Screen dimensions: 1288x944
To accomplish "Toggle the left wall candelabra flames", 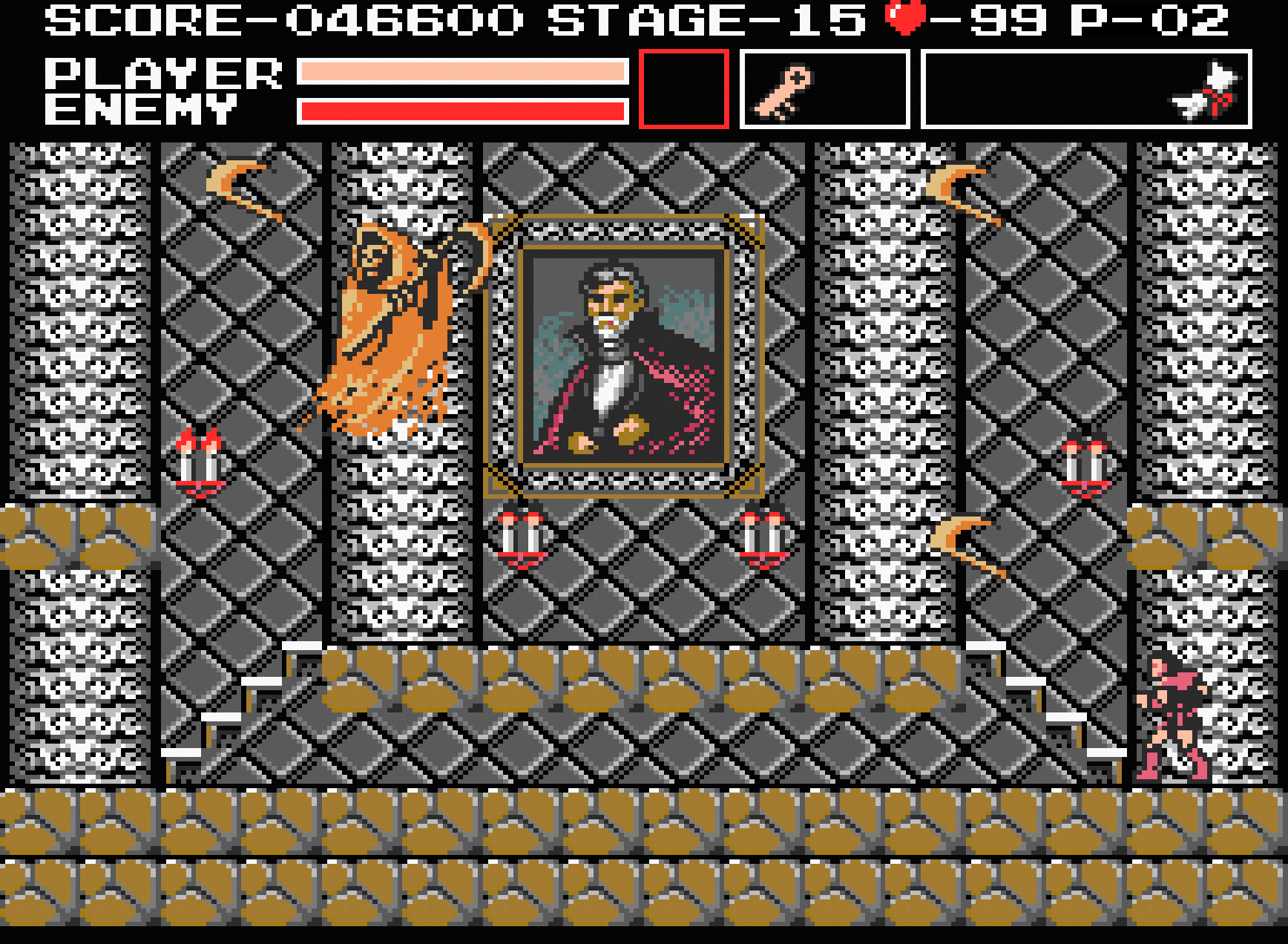I will pyautogui.click(x=199, y=460).
